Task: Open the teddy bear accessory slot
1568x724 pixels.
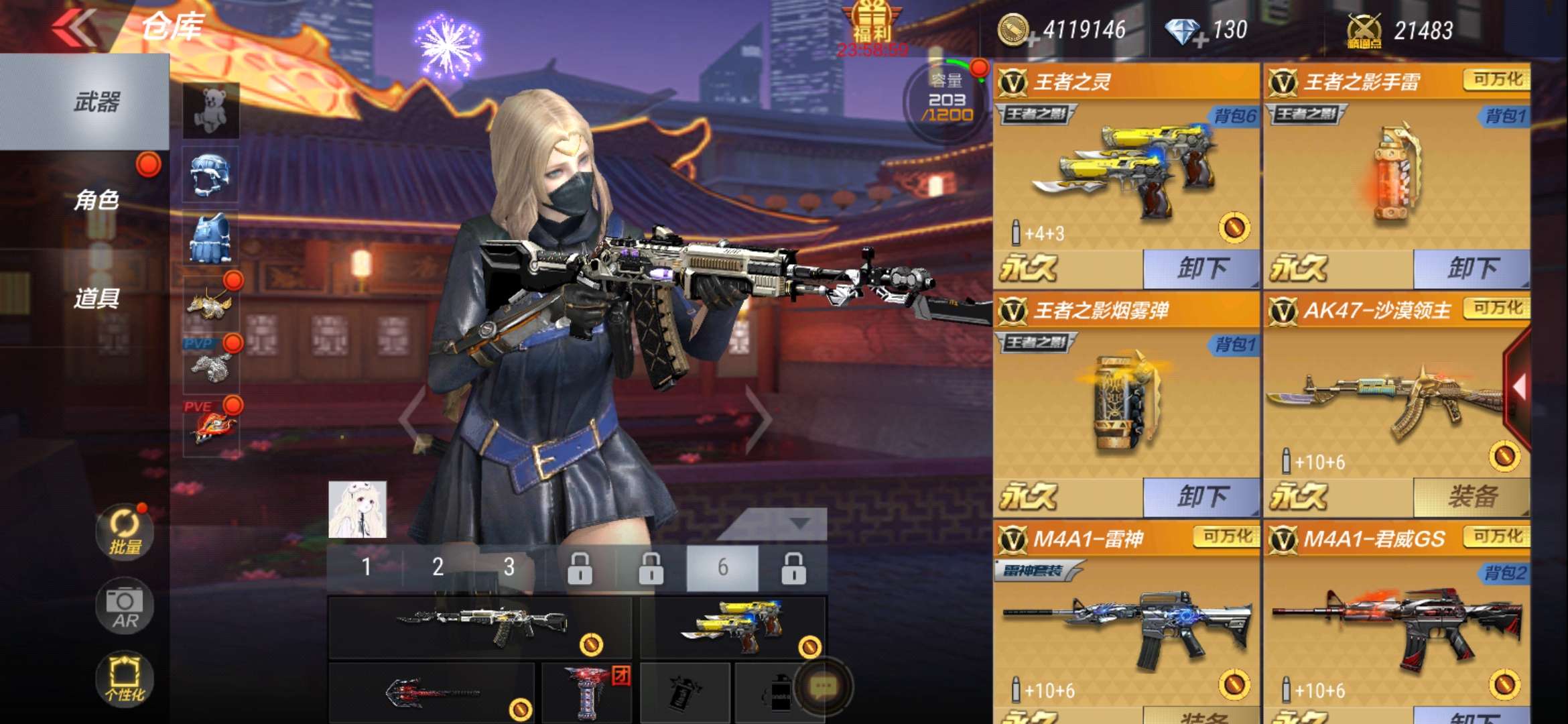Action: click(211, 111)
